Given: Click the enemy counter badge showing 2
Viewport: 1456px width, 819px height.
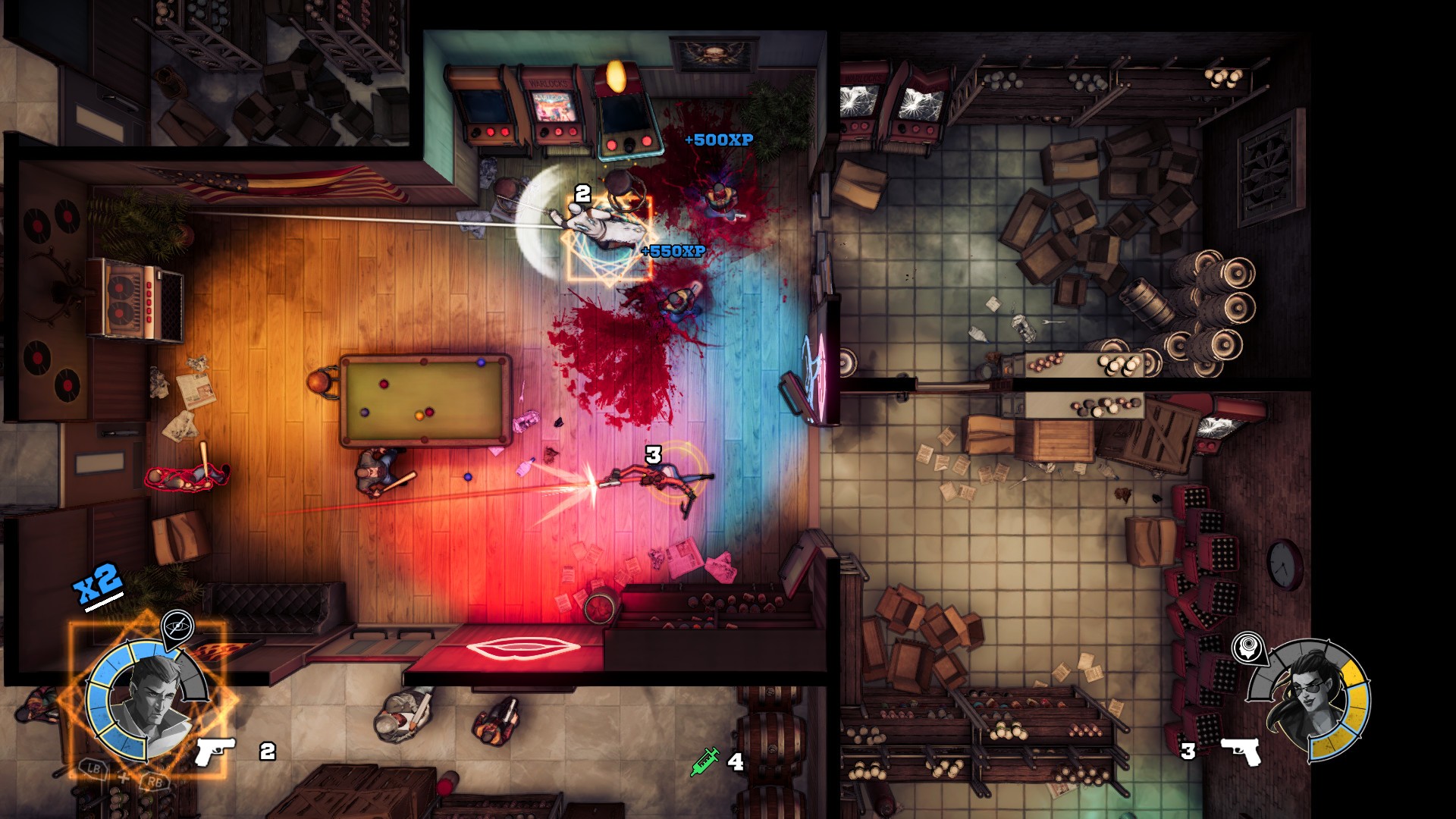Looking at the screenshot, I should pos(582,193).
